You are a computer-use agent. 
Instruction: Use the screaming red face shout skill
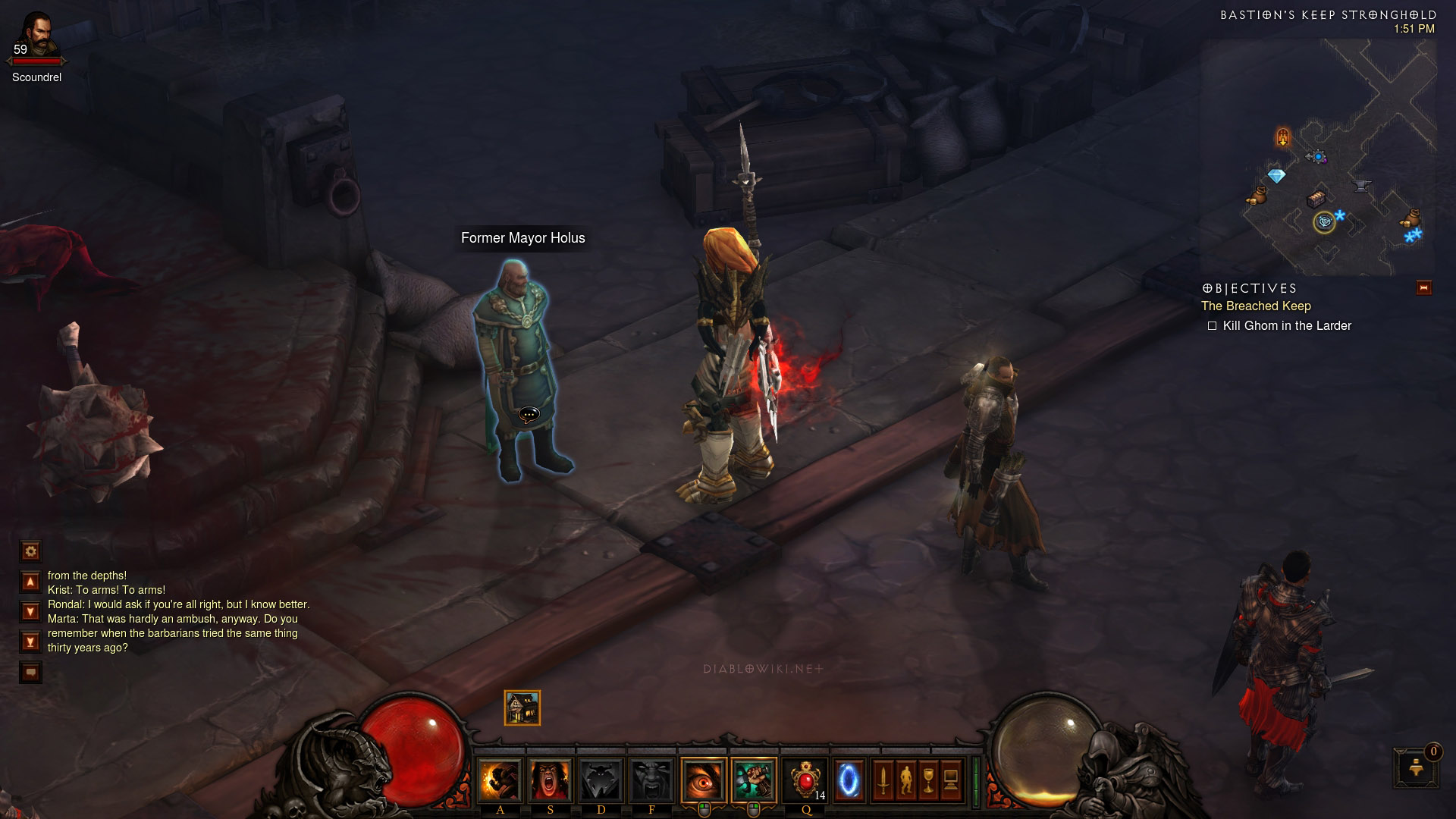(551, 780)
